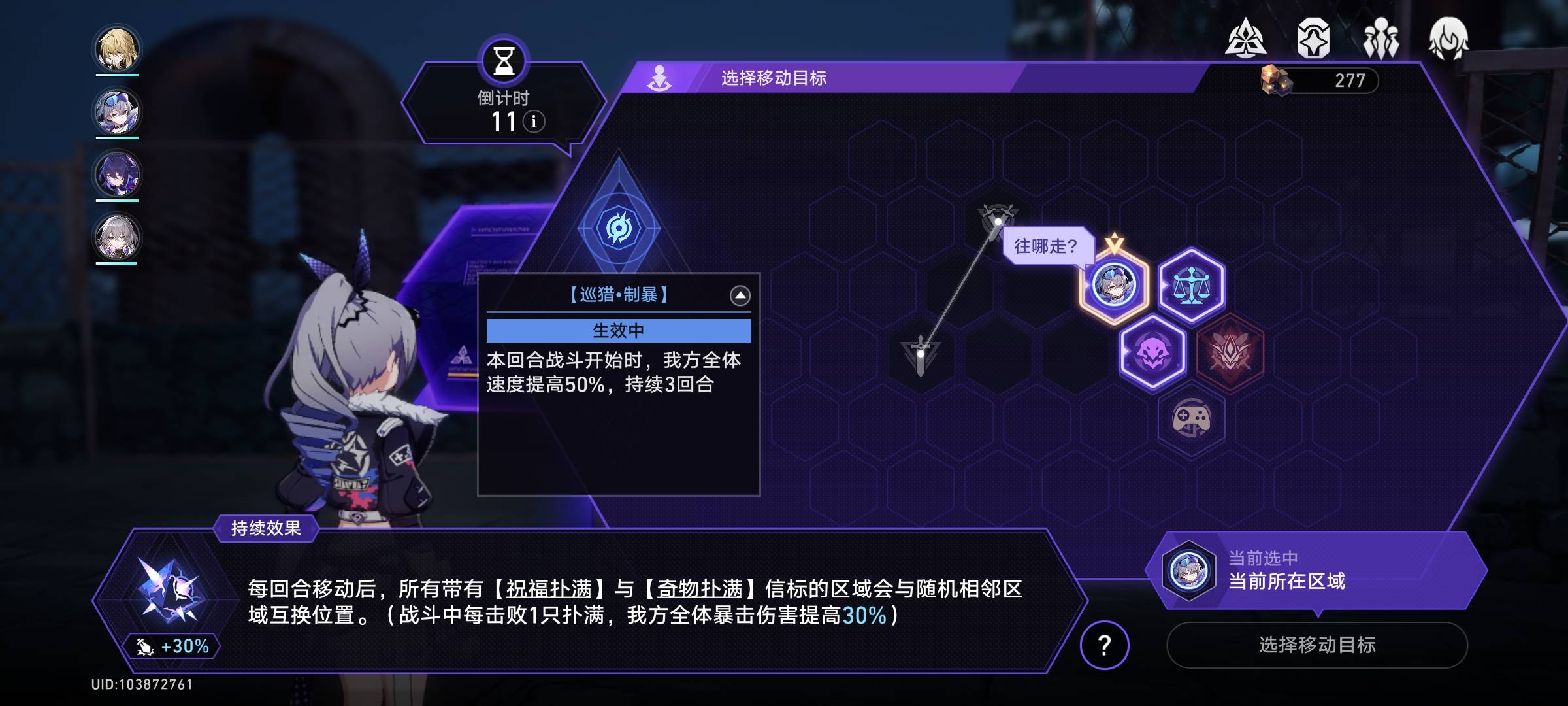Viewport: 1568px width, 706px height.
Task: Open the triangle blessings icon
Action: click(x=1245, y=39)
